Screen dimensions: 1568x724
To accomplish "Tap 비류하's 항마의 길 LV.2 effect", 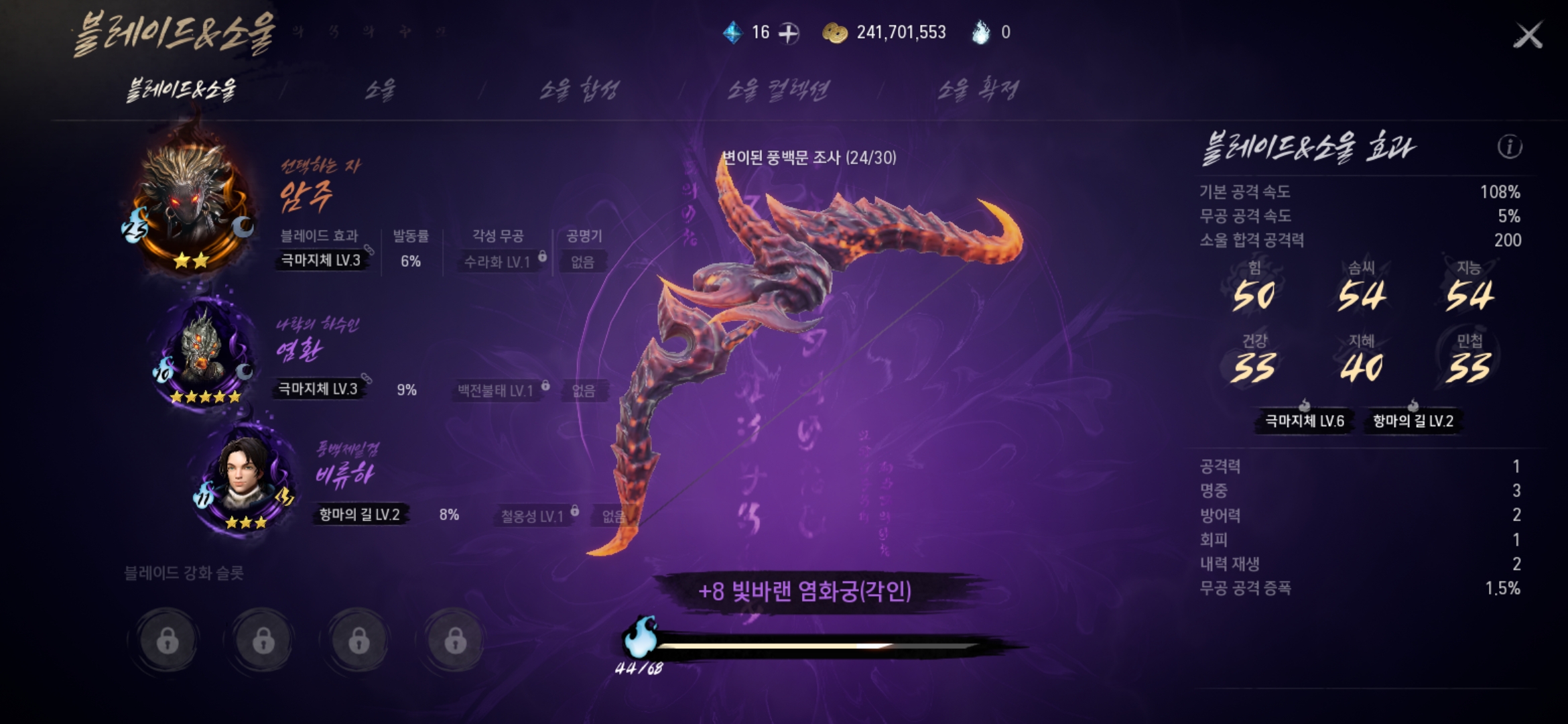I will pos(359,515).
